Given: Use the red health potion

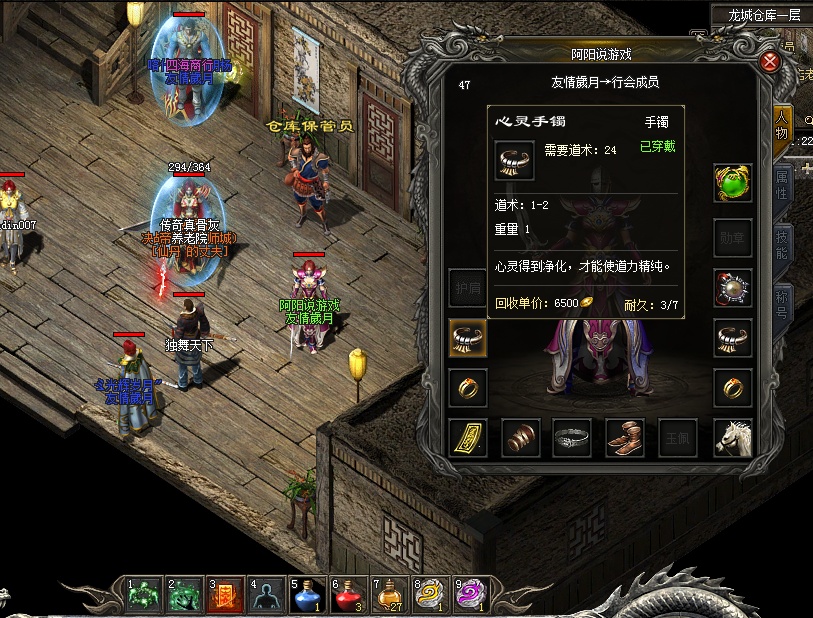Looking at the screenshot, I should tap(346, 596).
